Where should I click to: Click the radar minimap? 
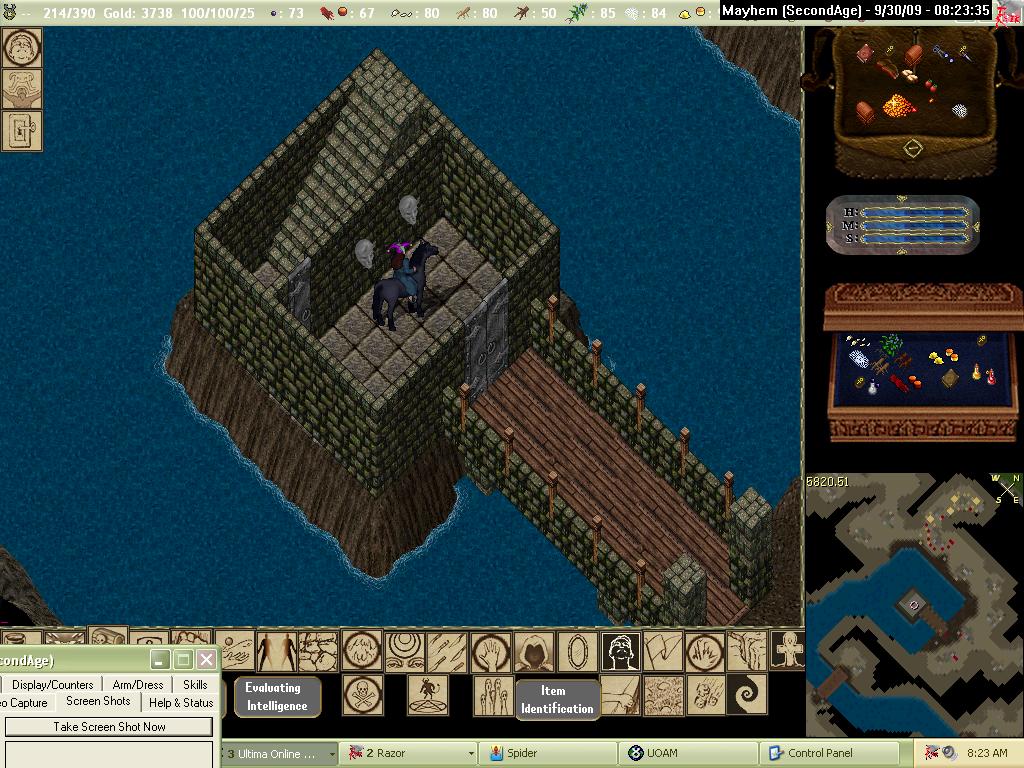pyautogui.click(x=913, y=604)
